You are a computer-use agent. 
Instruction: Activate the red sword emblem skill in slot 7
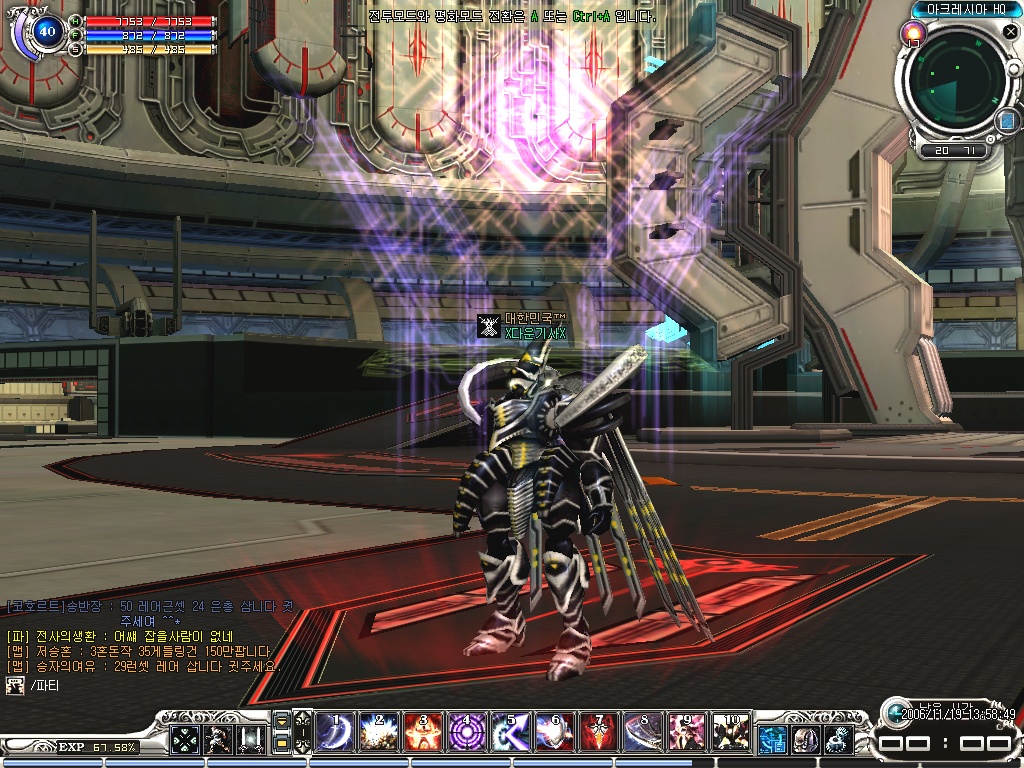pyautogui.click(x=598, y=733)
